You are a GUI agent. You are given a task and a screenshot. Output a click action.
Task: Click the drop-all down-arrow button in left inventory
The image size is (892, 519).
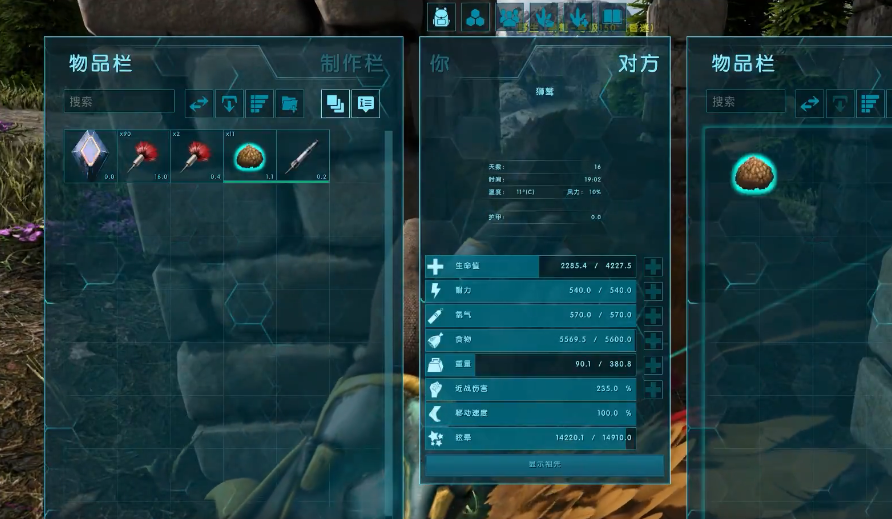point(230,103)
